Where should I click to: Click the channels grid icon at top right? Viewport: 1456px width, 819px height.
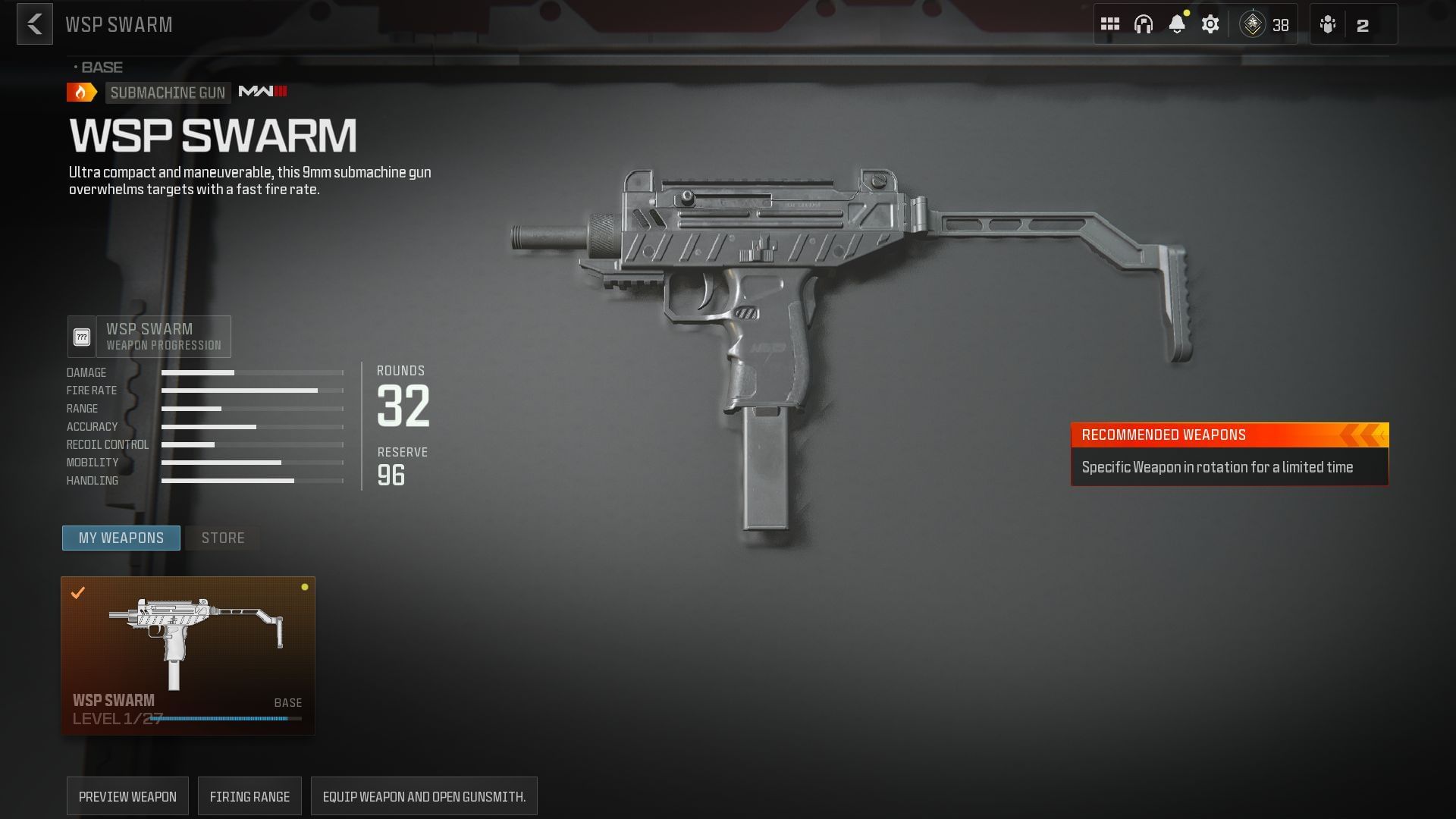coord(1110,24)
